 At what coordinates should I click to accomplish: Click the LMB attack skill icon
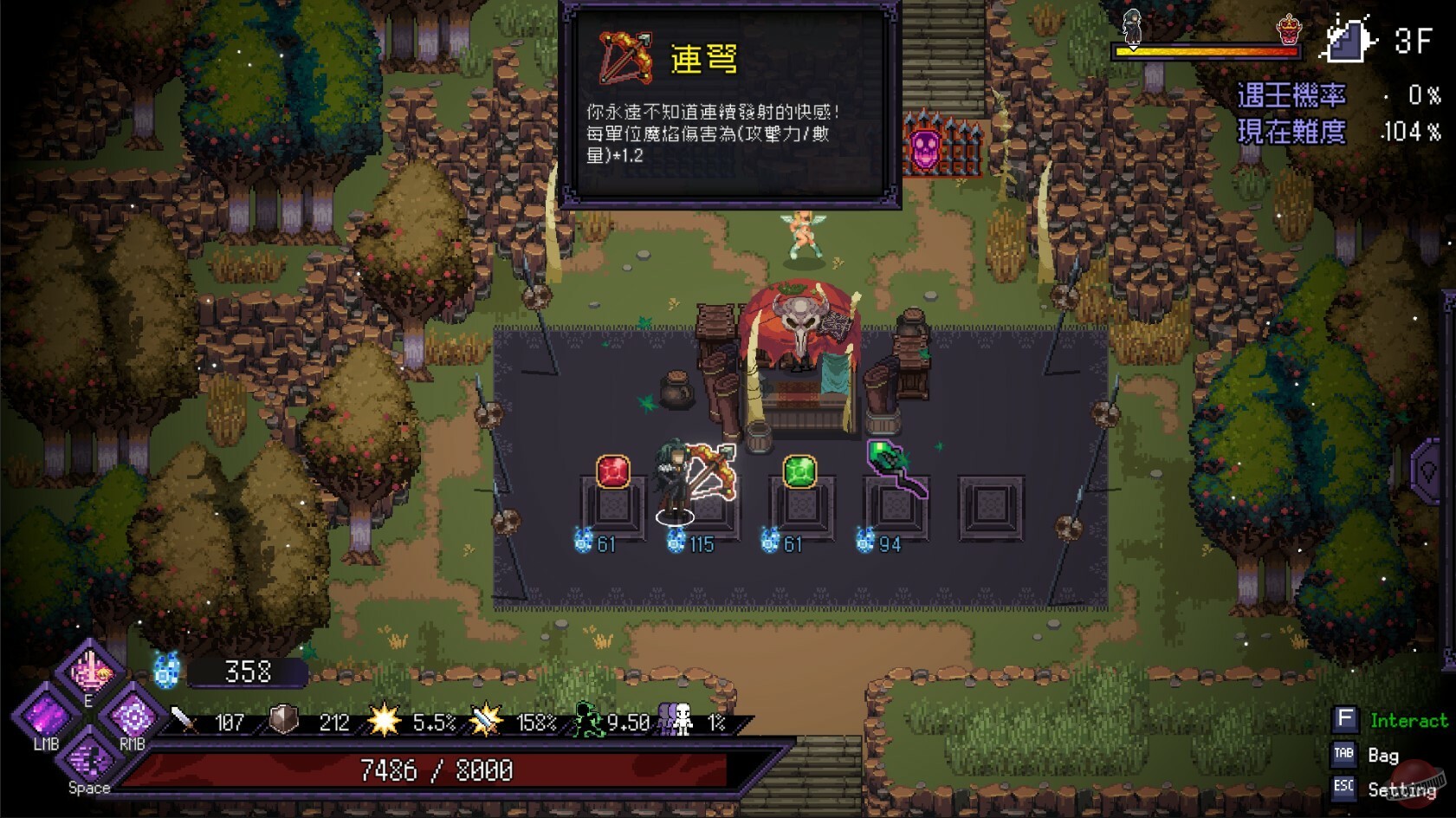pyautogui.click(x=48, y=717)
